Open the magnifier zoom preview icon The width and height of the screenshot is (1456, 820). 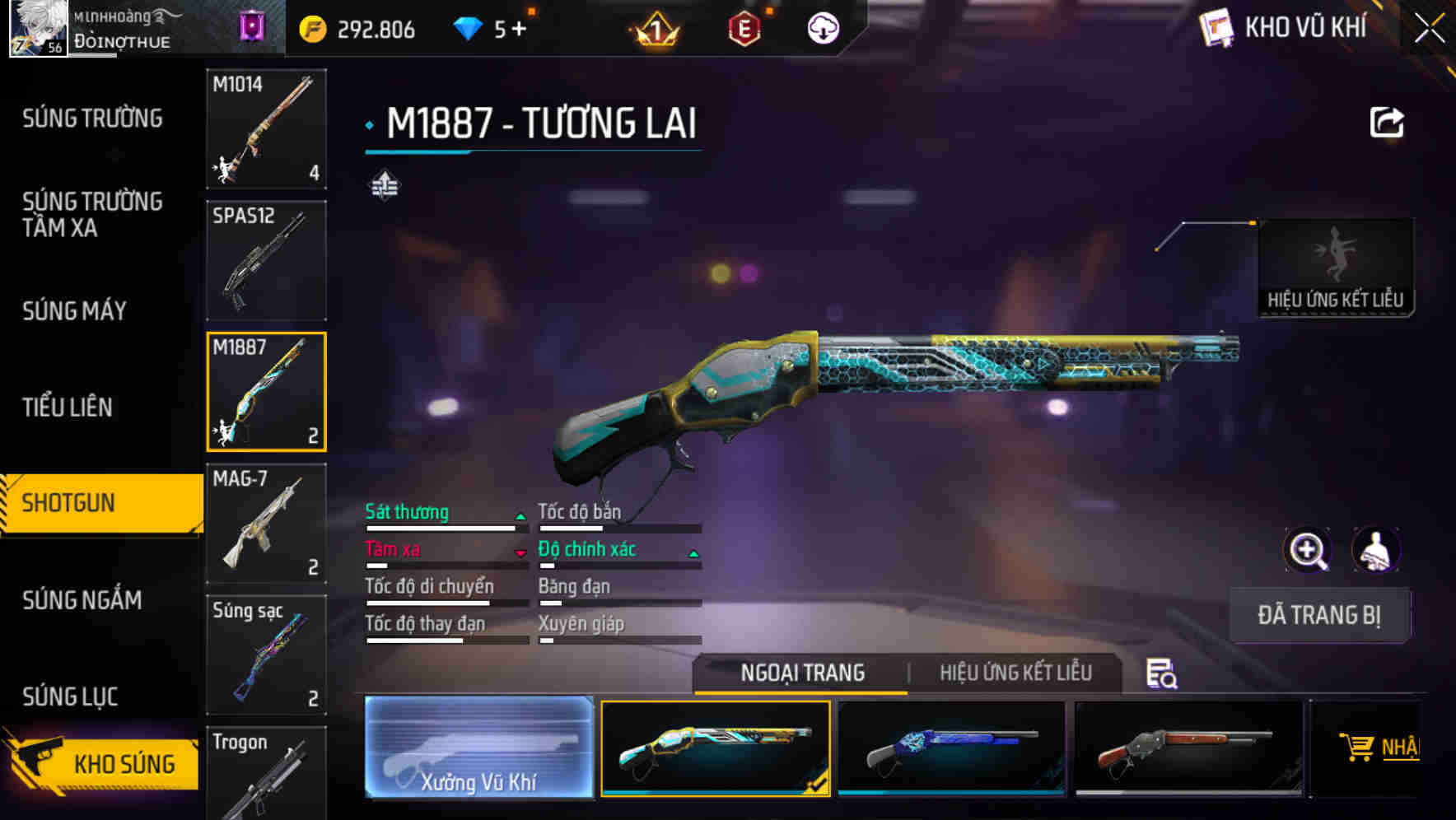(x=1306, y=550)
